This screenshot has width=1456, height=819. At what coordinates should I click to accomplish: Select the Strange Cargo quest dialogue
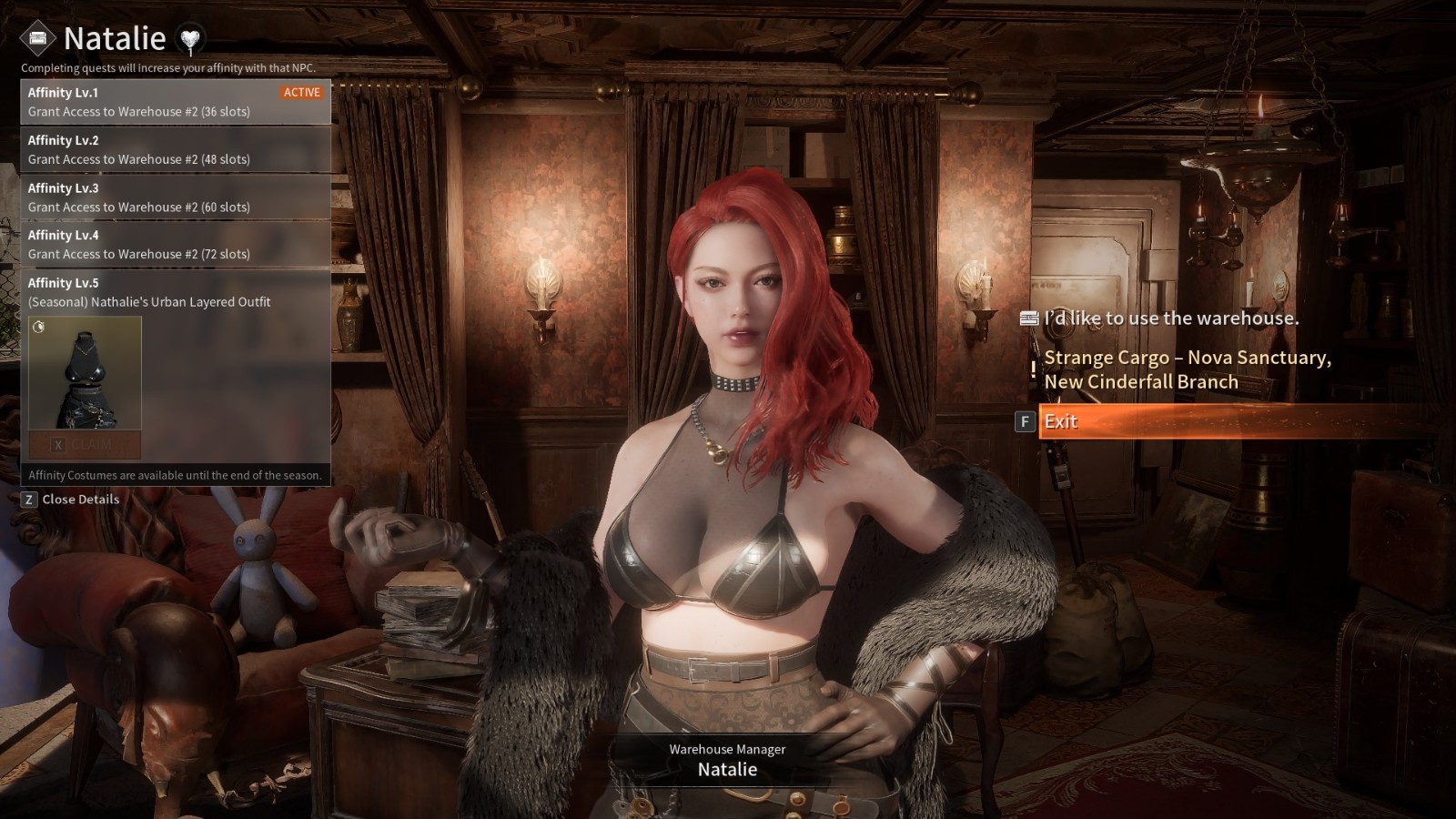pyautogui.click(x=1187, y=369)
